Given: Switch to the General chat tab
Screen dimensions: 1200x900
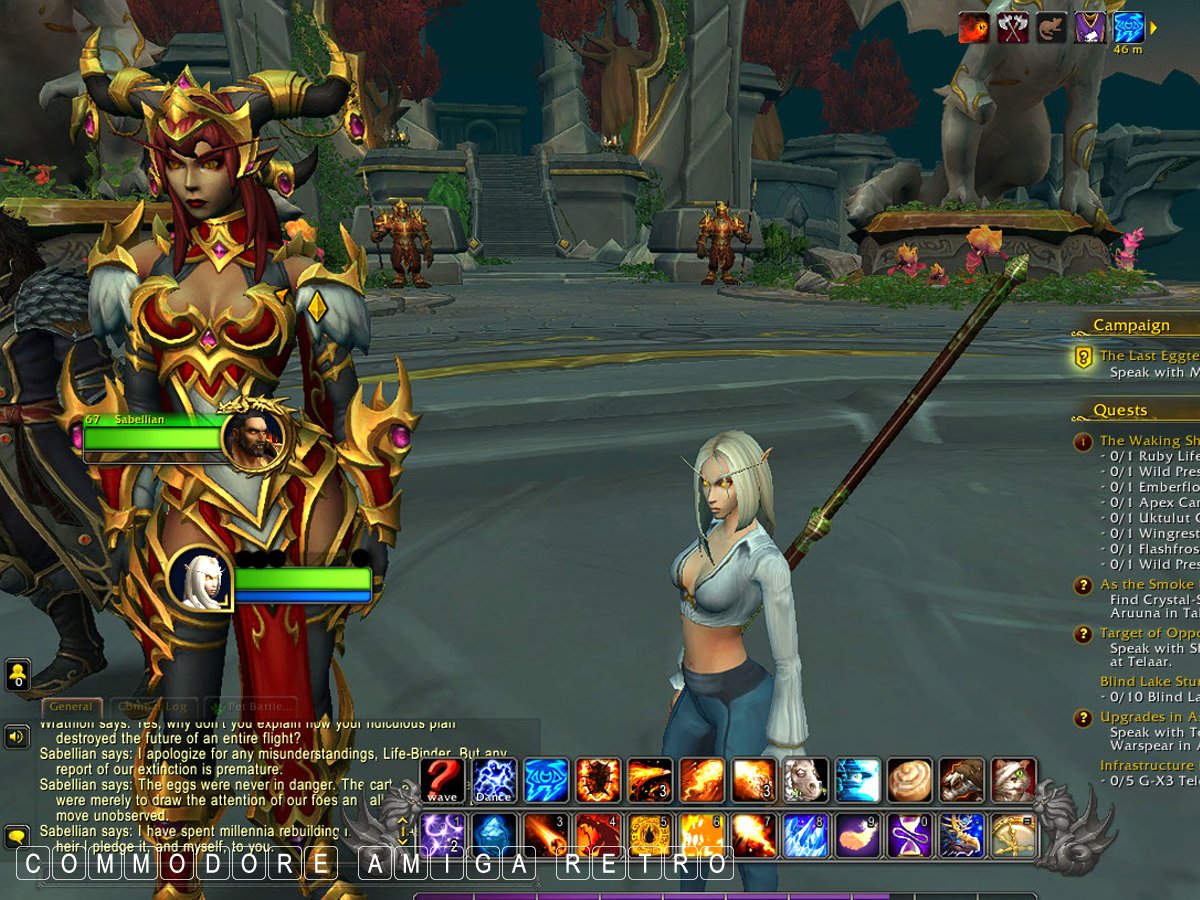Looking at the screenshot, I should click(x=70, y=707).
